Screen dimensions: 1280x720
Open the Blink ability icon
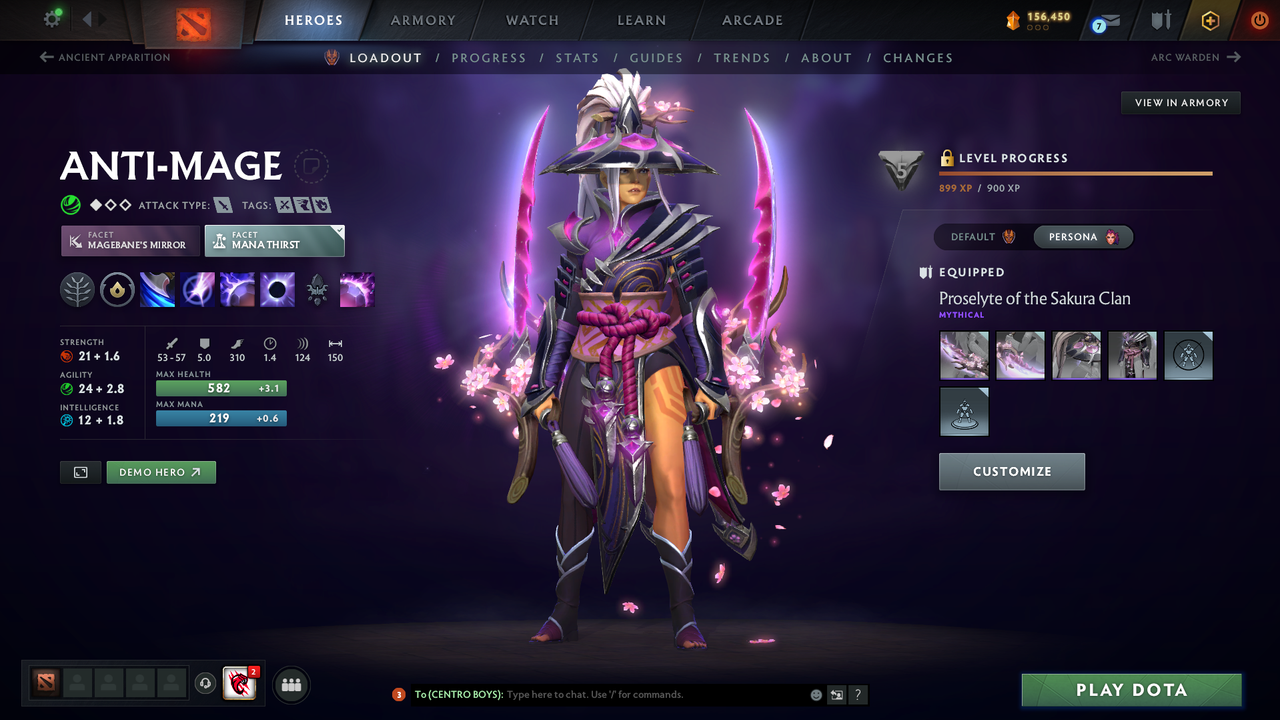pyautogui.click(x=197, y=290)
